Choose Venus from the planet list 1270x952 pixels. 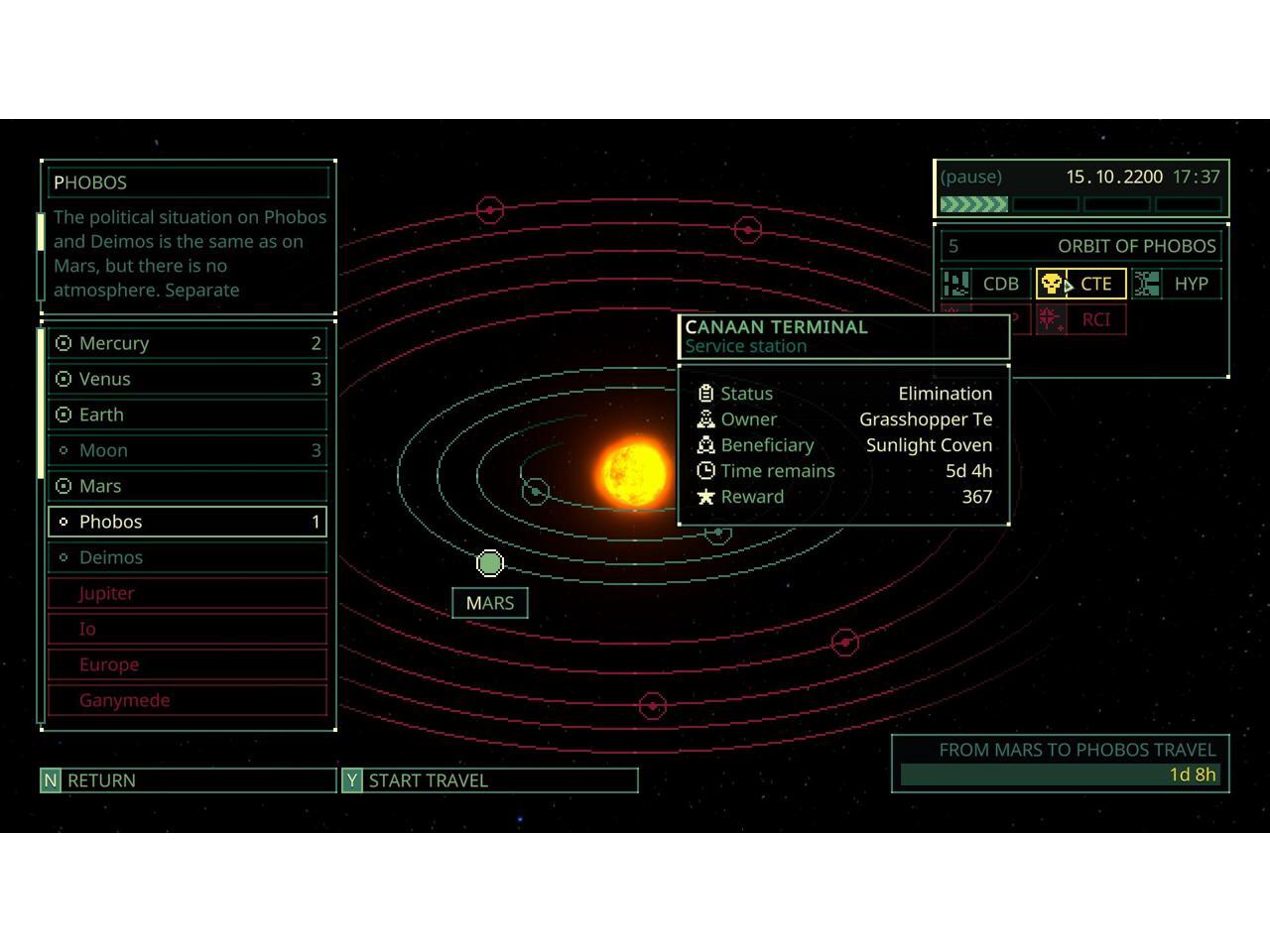point(188,379)
